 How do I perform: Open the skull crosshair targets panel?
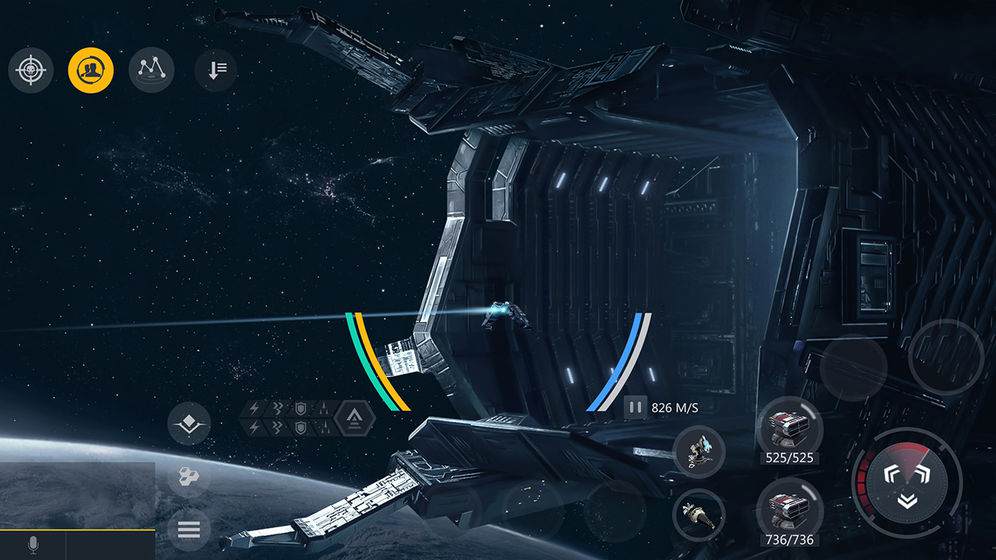pyautogui.click(x=31, y=69)
